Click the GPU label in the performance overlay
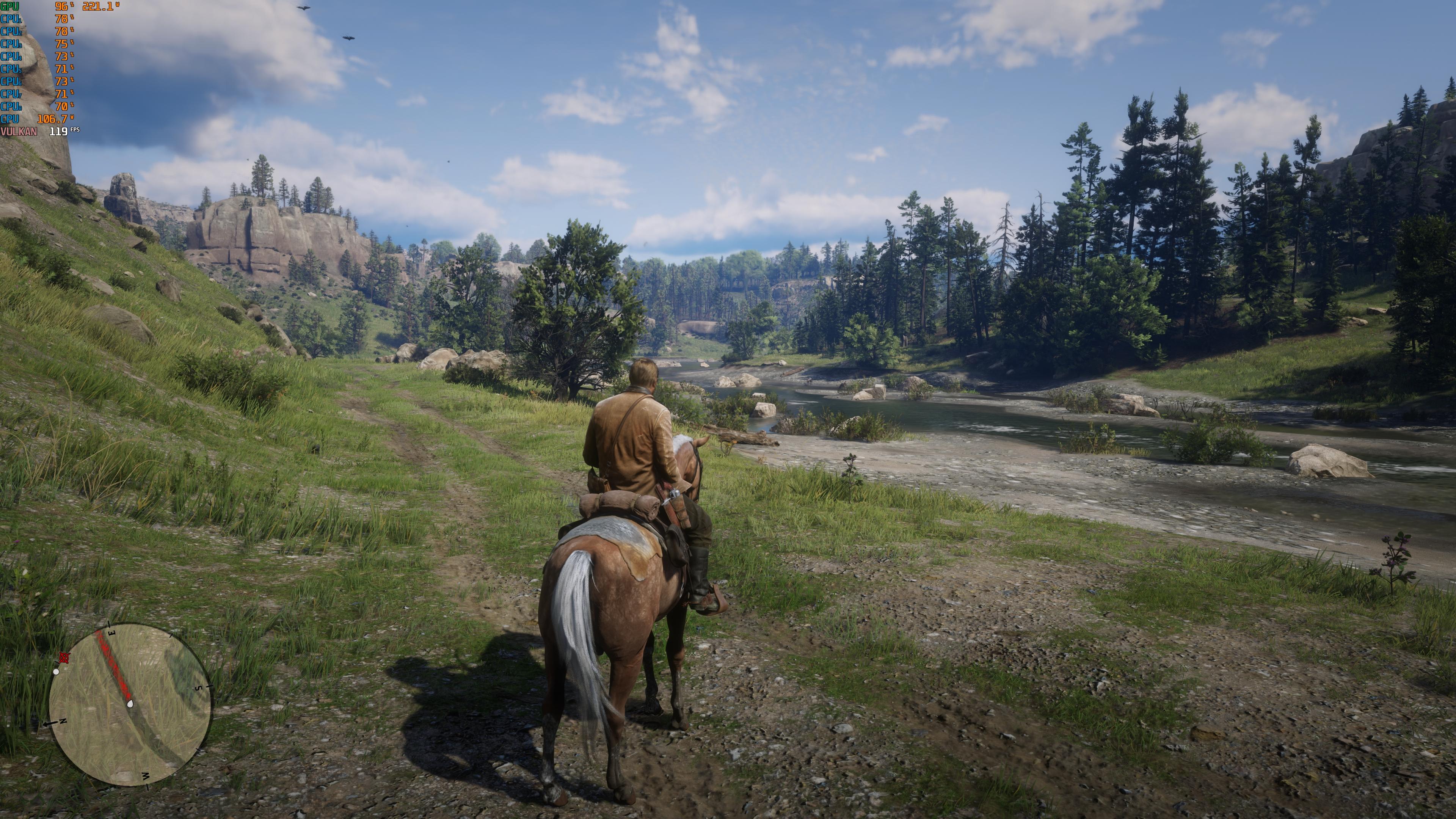1456x819 pixels. point(9,7)
